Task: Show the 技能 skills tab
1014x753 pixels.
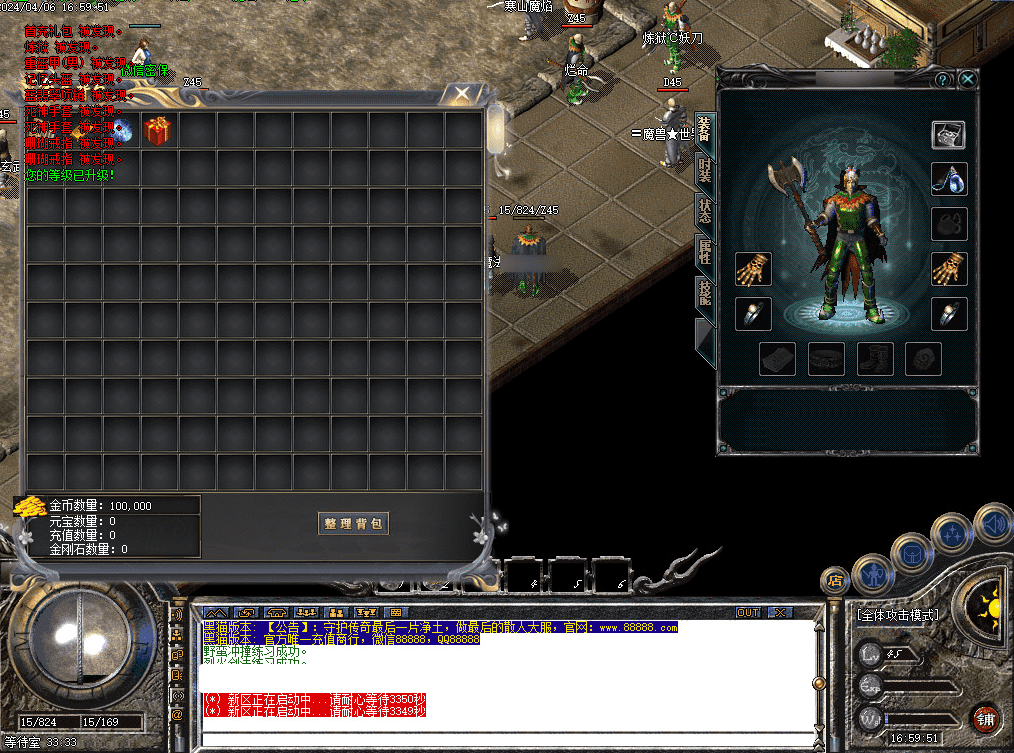Action: 705,293
